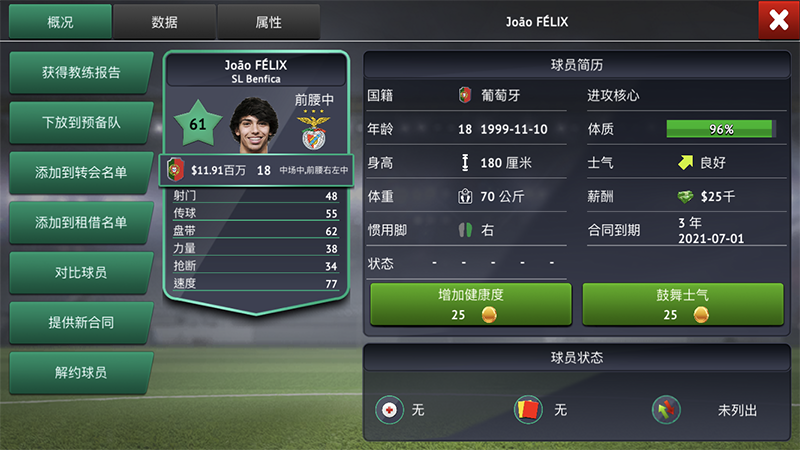Click 添加到租借名单 button
The image size is (800, 450).
click(x=81, y=223)
